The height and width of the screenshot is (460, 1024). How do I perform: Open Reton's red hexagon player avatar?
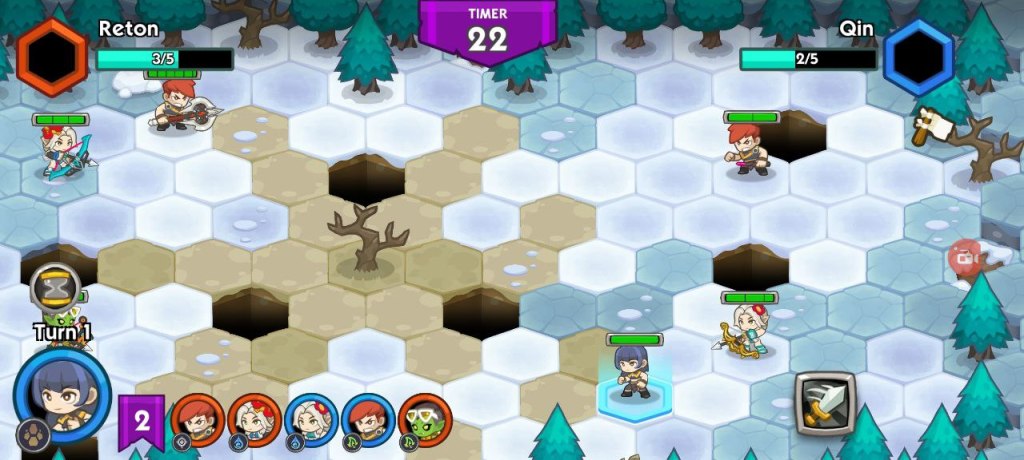(x=52, y=56)
